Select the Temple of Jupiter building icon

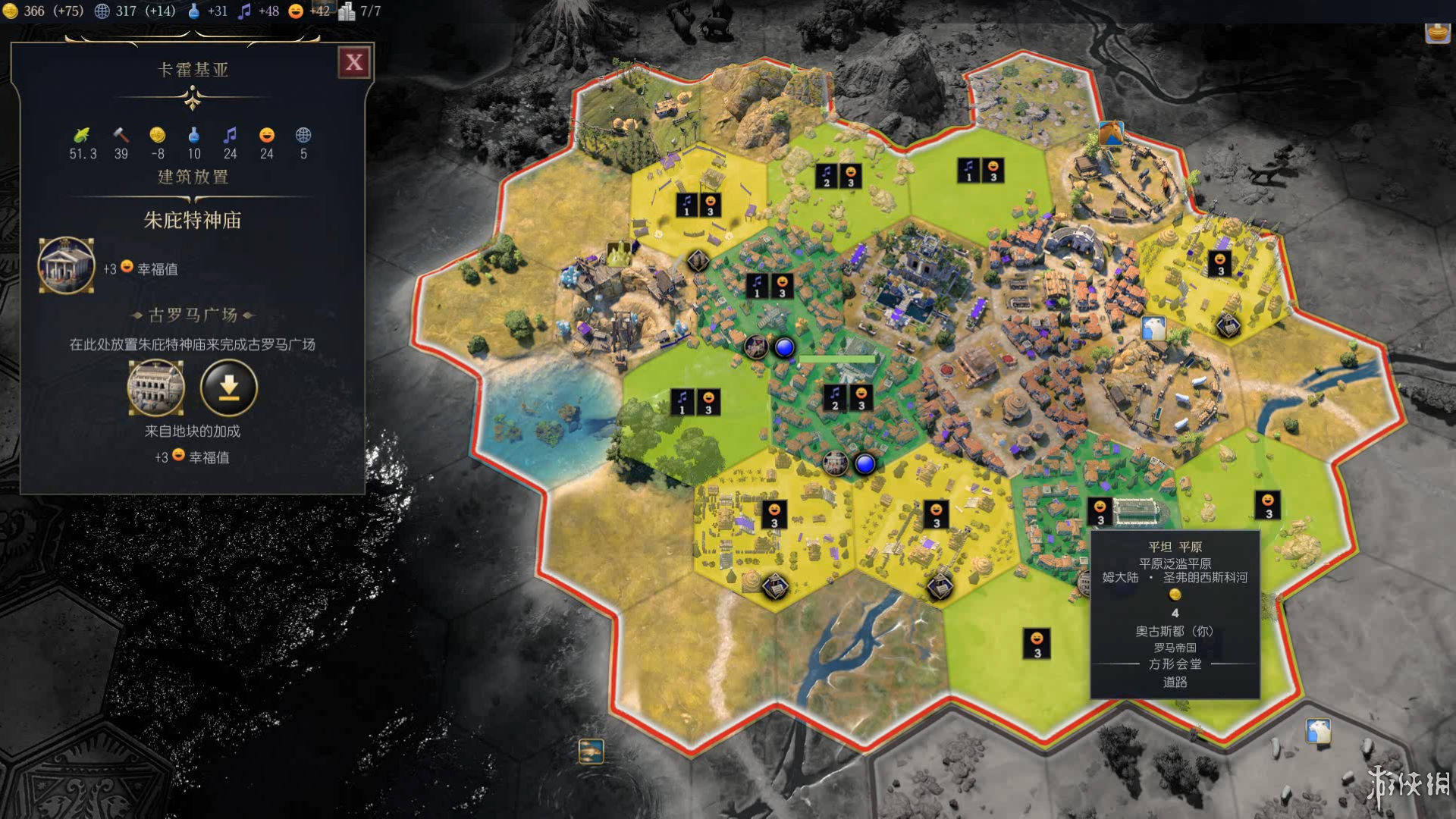[x=67, y=265]
